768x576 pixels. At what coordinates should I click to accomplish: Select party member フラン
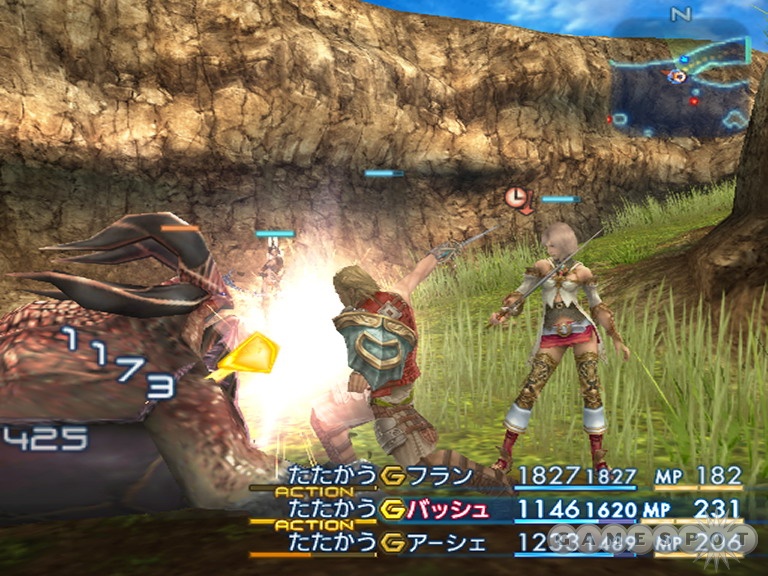442,476
